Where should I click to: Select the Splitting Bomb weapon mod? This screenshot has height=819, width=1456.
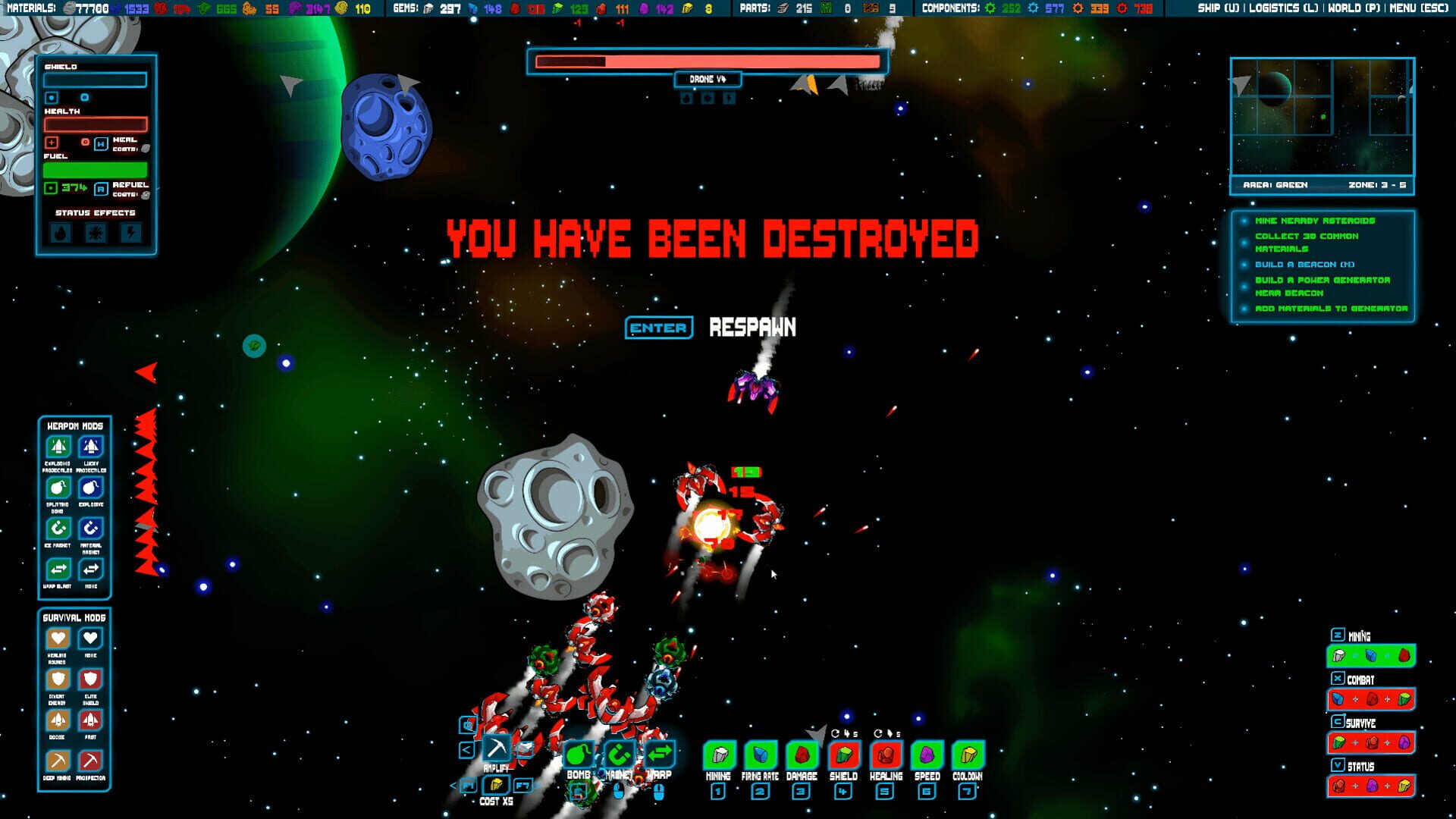click(x=59, y=488)
